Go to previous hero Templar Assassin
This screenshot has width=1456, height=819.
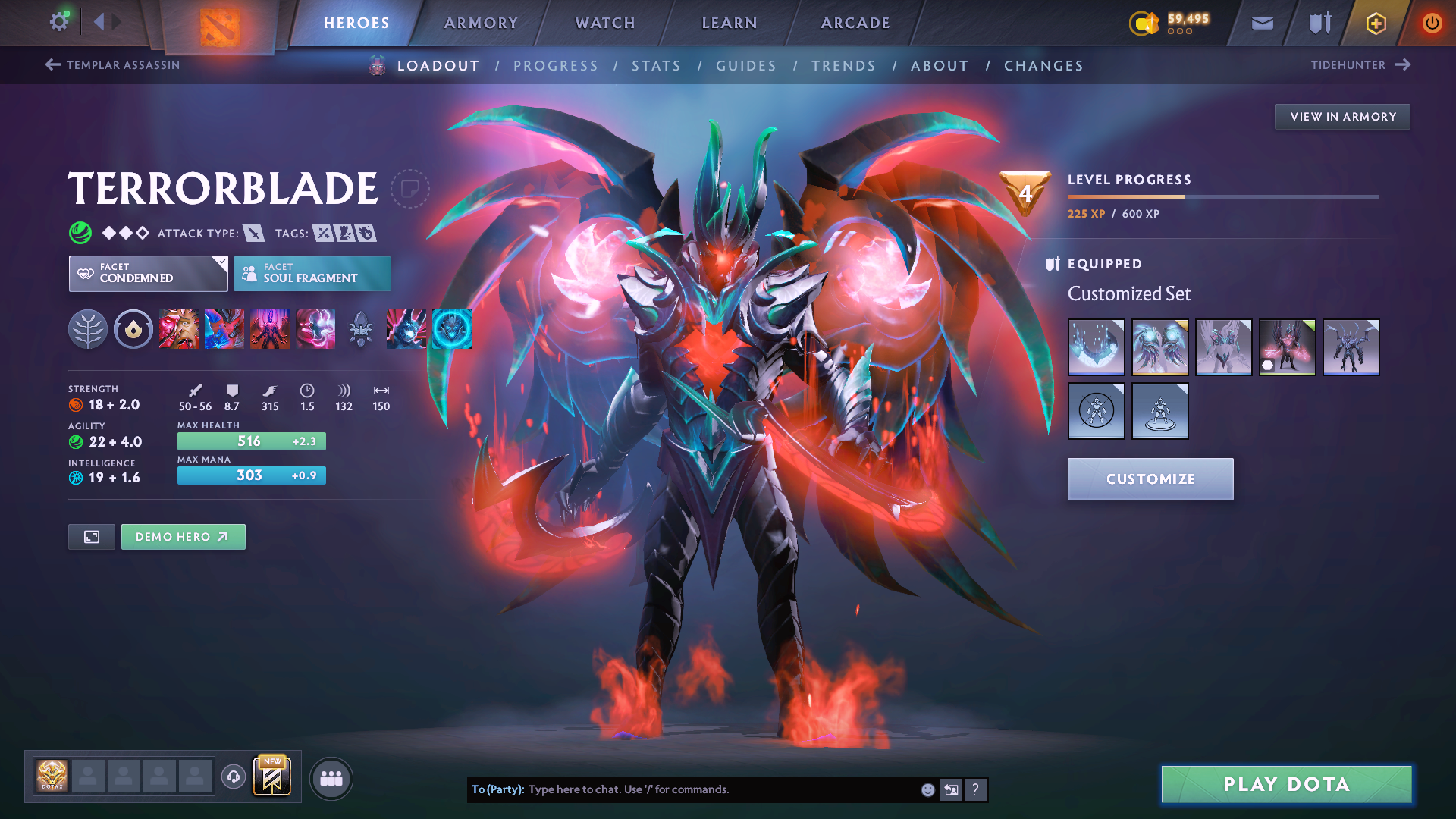[x=112, y=65]
